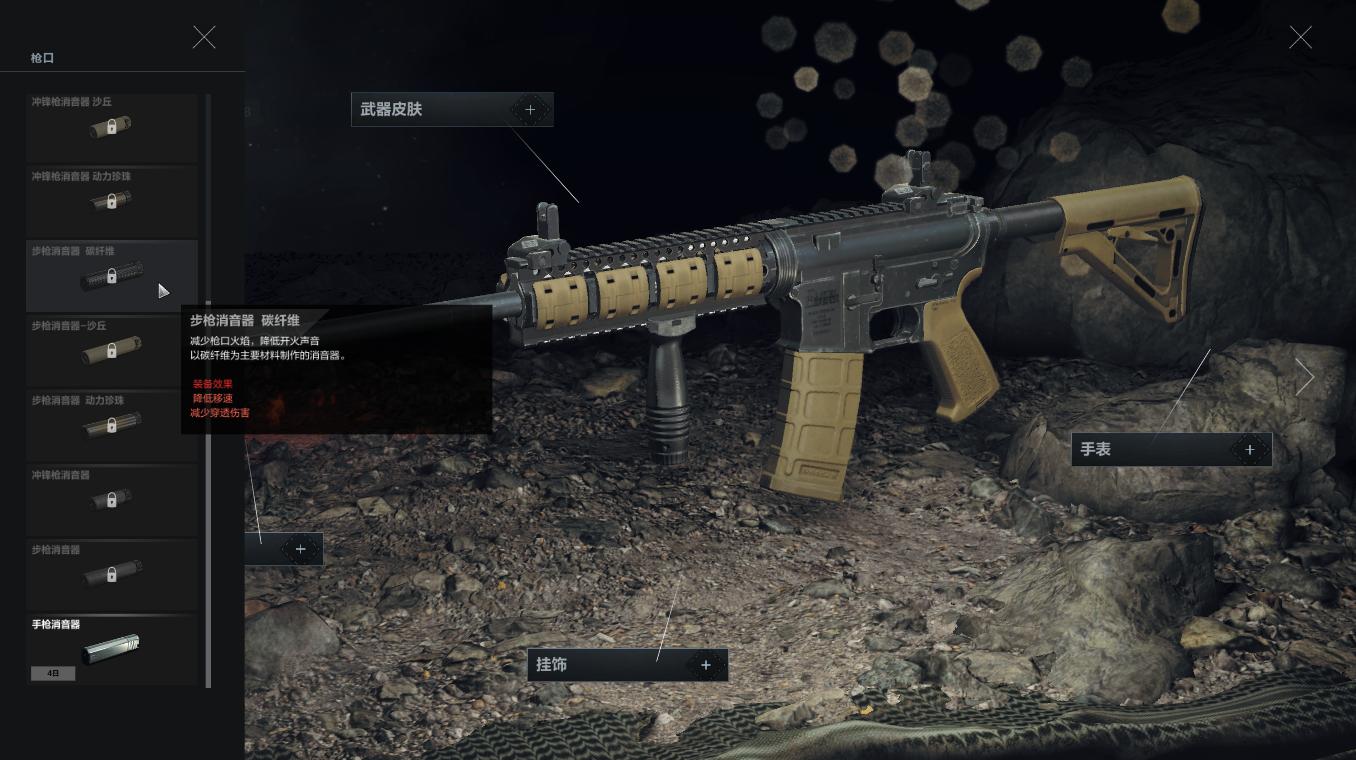The width and height of the screenshot is (1356, 760).
Task: Select 步枪消音器 动力珍珠 list item
Action: point(111,426)
